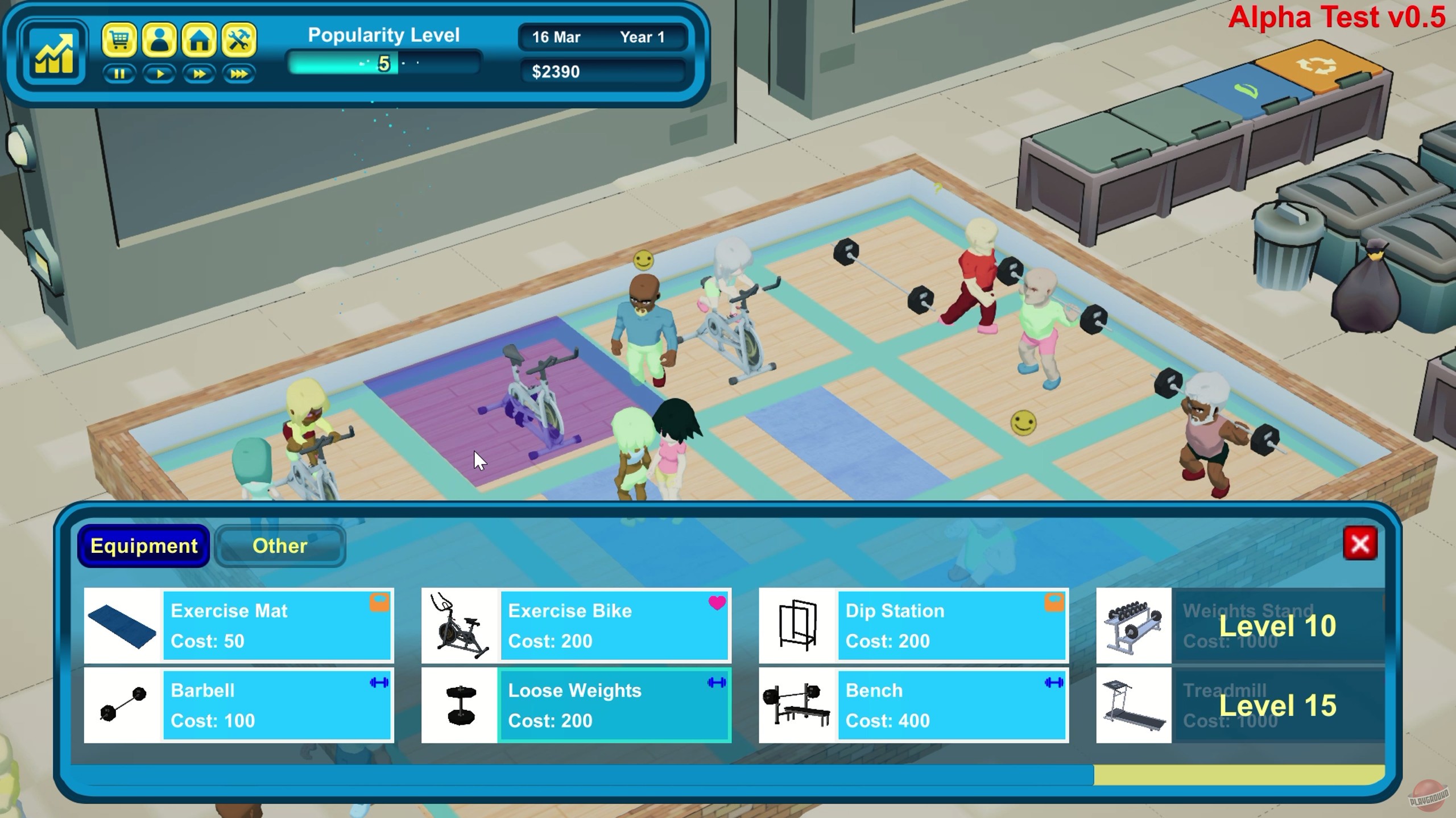The height and width of the screenshot is (818, 1456).
Task: Close the equipment panel with the red X
Action: [x=1361, y=543]
